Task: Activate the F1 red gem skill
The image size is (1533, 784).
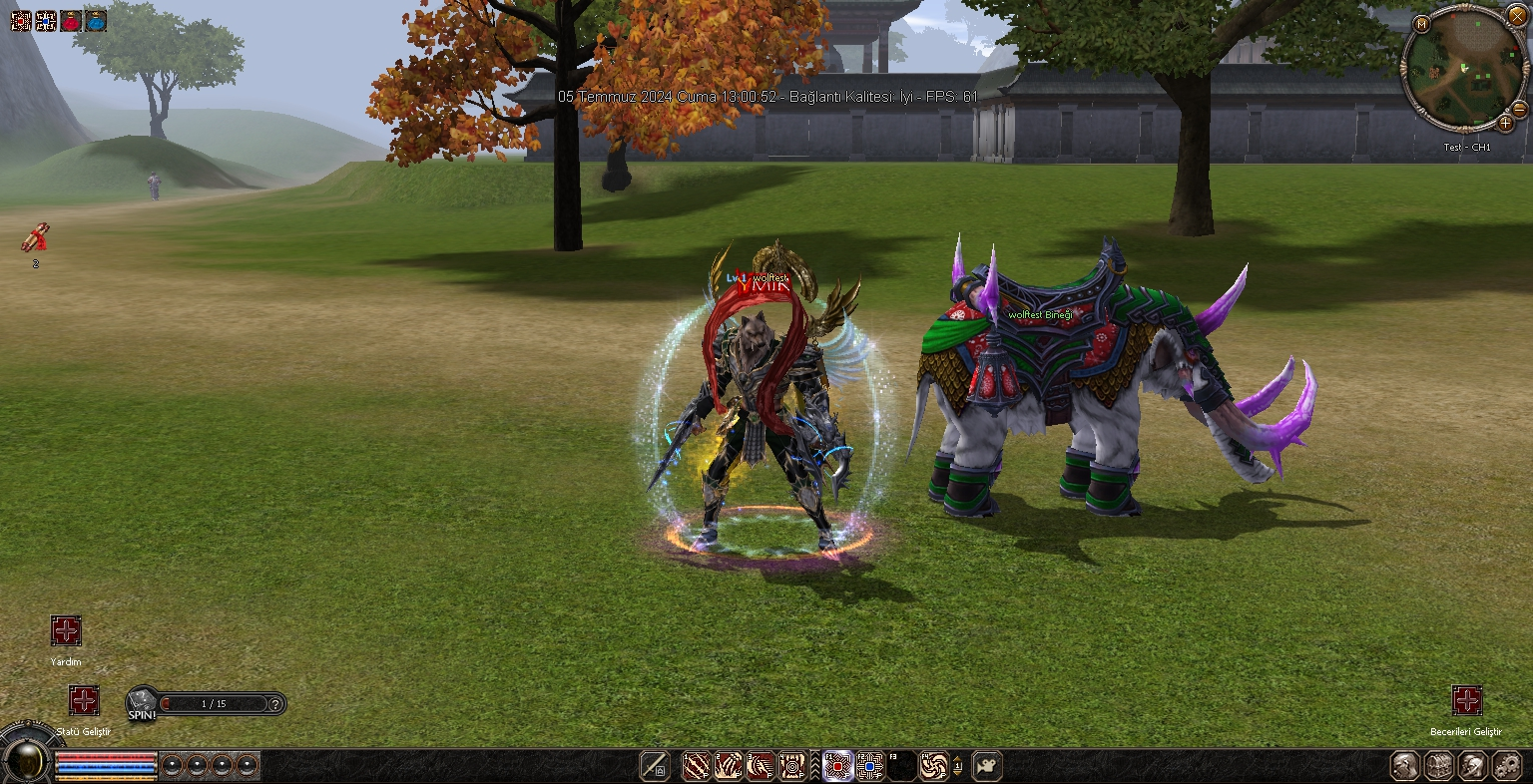Action: coord(837,766)
